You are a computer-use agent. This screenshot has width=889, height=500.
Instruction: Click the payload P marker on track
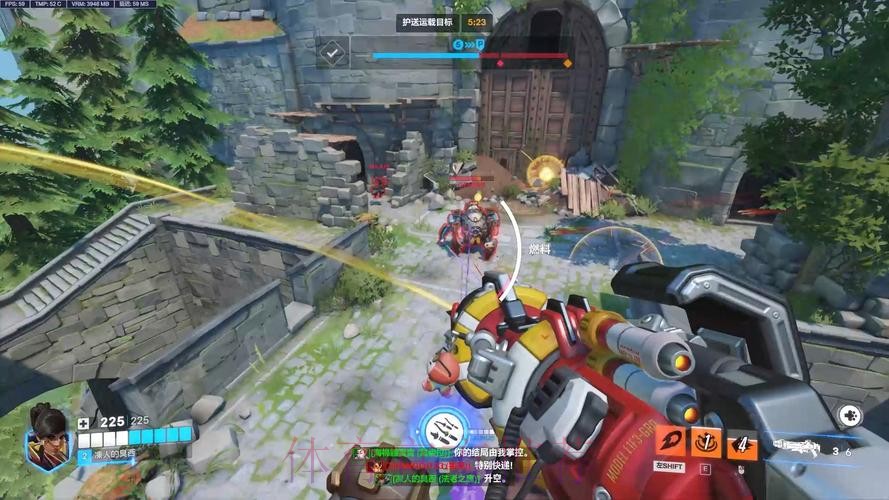point(480,45)
